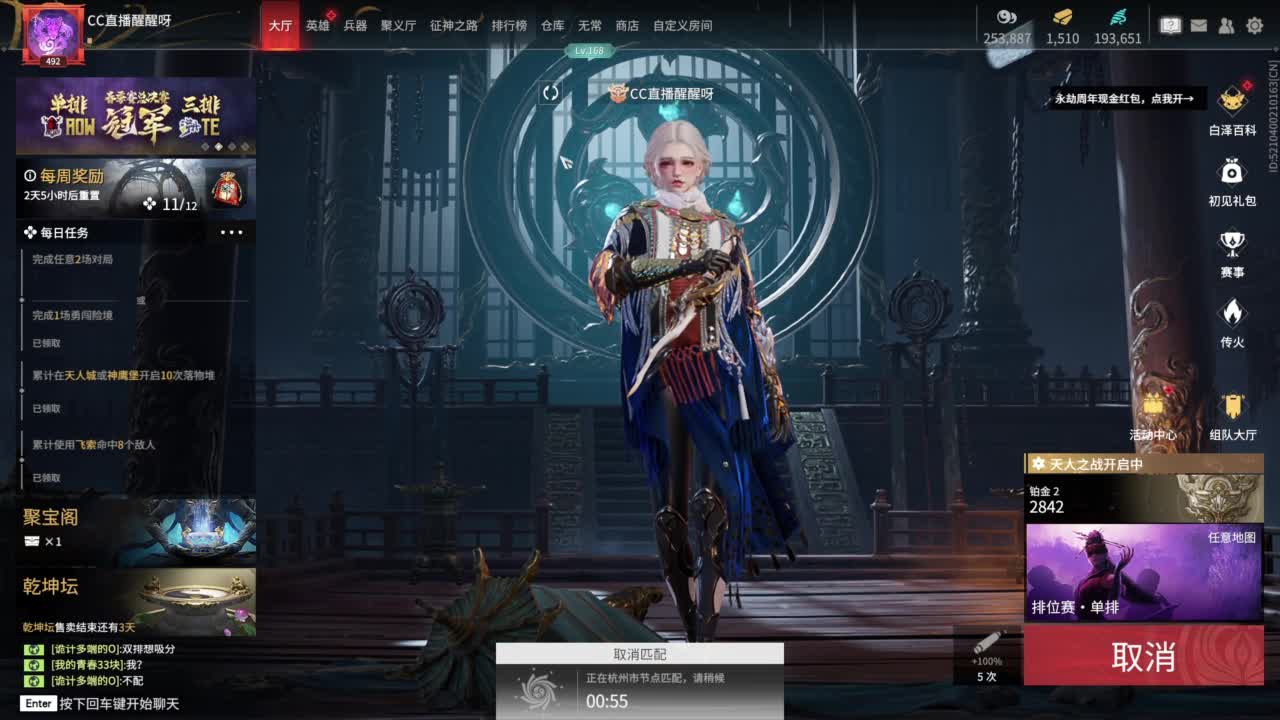Image resolution: width=1280 pixels, height=720 pixels.
Task: Switch to the 英雄 heroes tab
Action: click(318, 27)
